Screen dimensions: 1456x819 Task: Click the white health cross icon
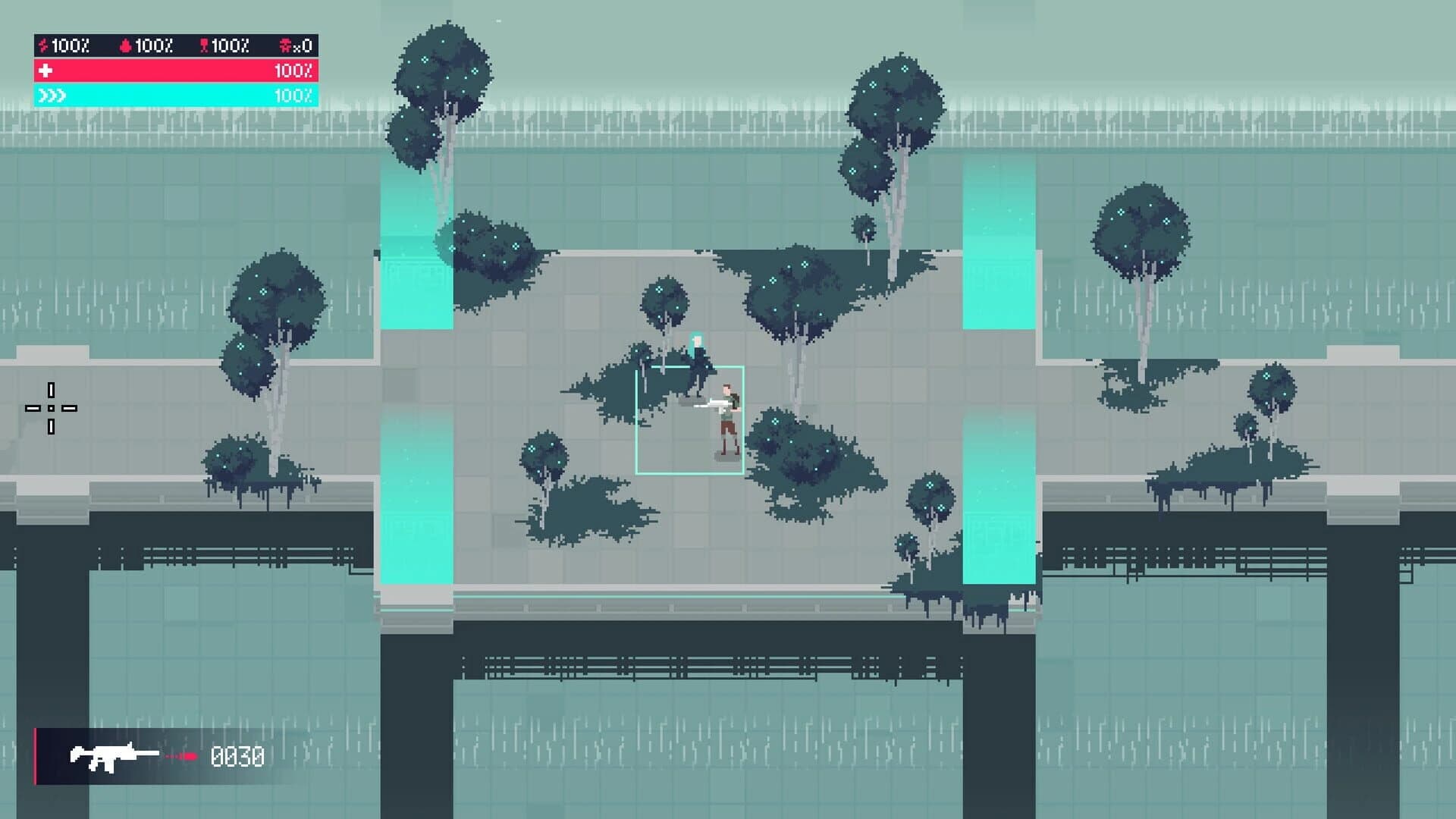(45, 72)
